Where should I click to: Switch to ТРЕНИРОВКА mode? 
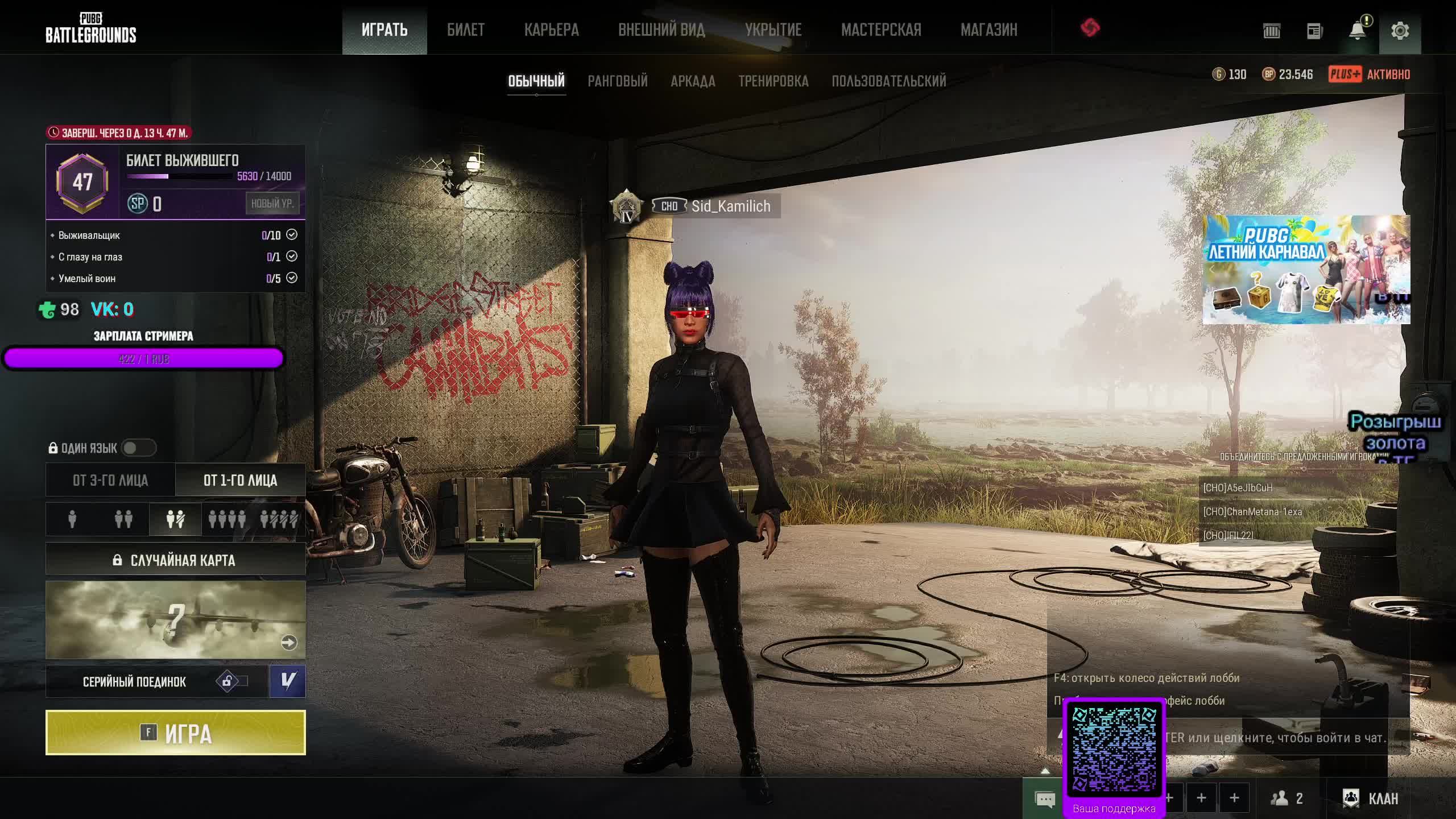point(773,81)
